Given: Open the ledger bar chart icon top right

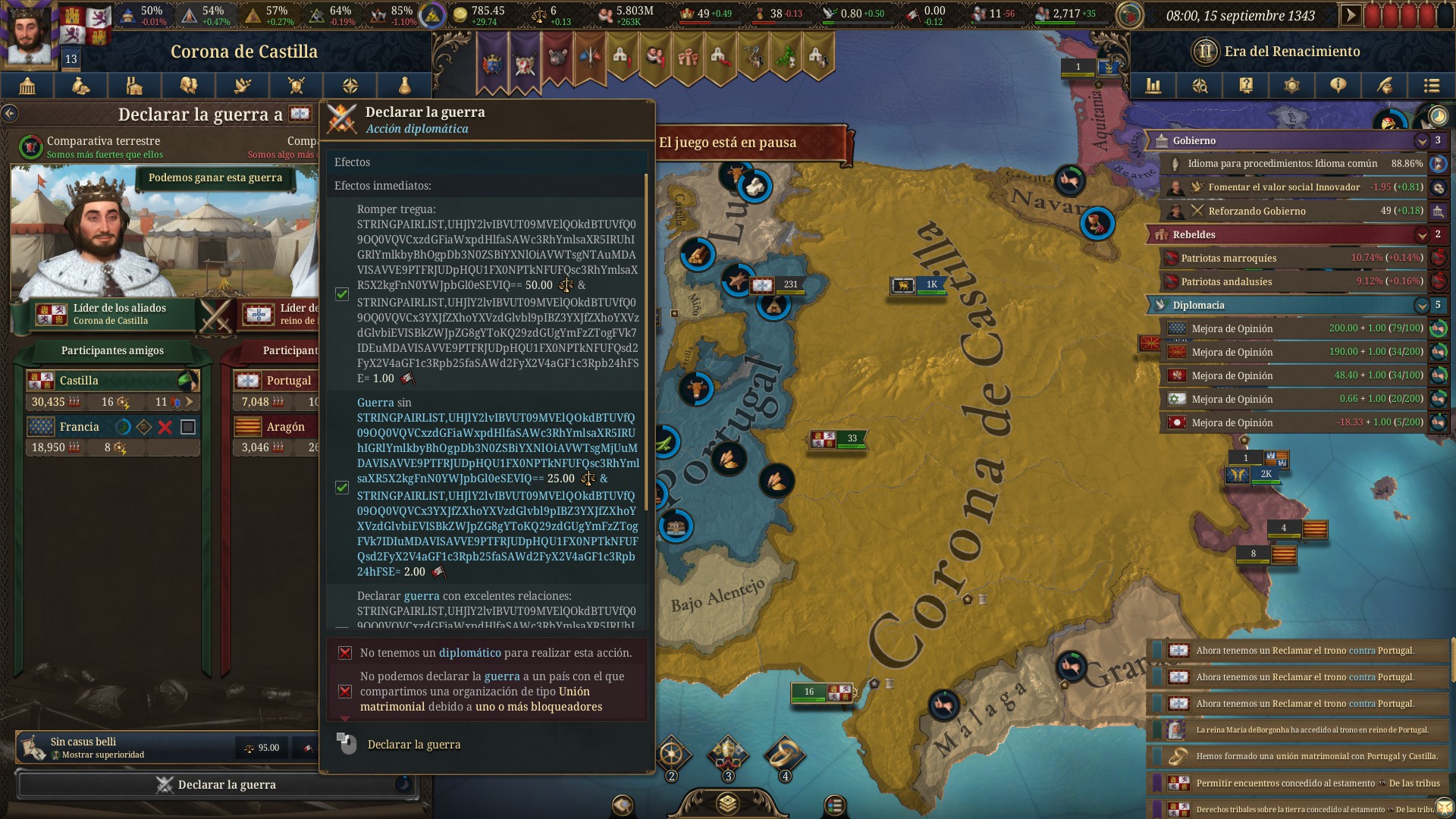Looking at the screenshot, I should (x=1153, y=86).
